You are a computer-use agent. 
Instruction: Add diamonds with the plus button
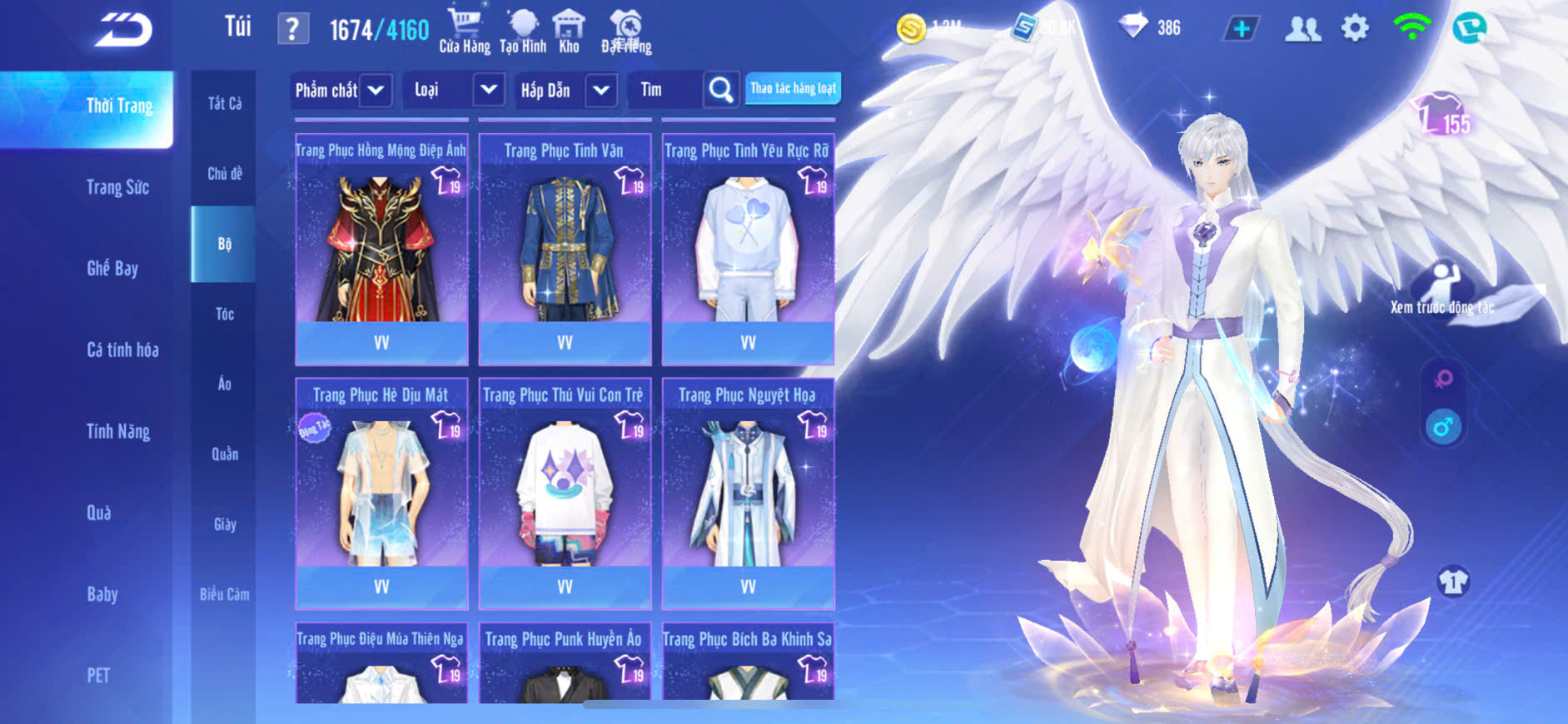click(1241, 28)
